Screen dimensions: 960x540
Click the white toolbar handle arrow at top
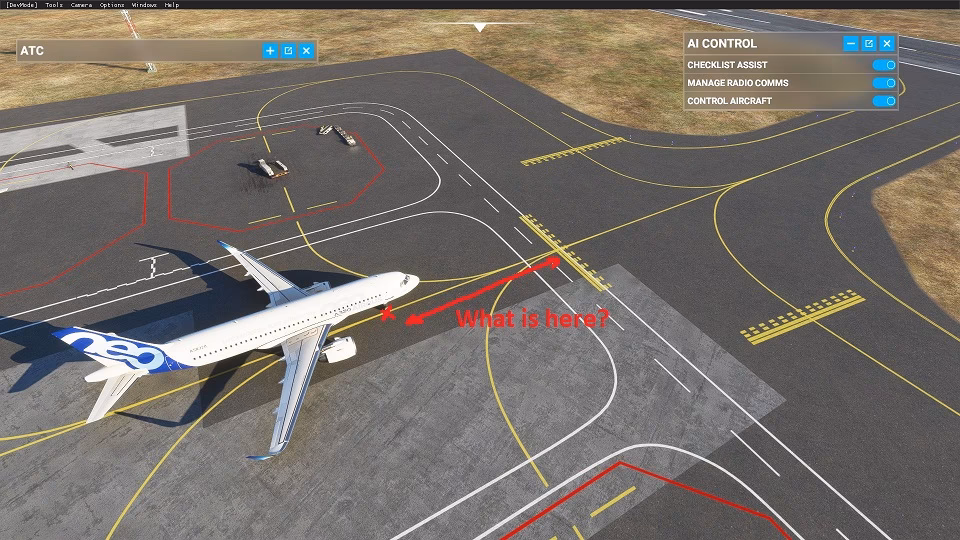[480, 27]
